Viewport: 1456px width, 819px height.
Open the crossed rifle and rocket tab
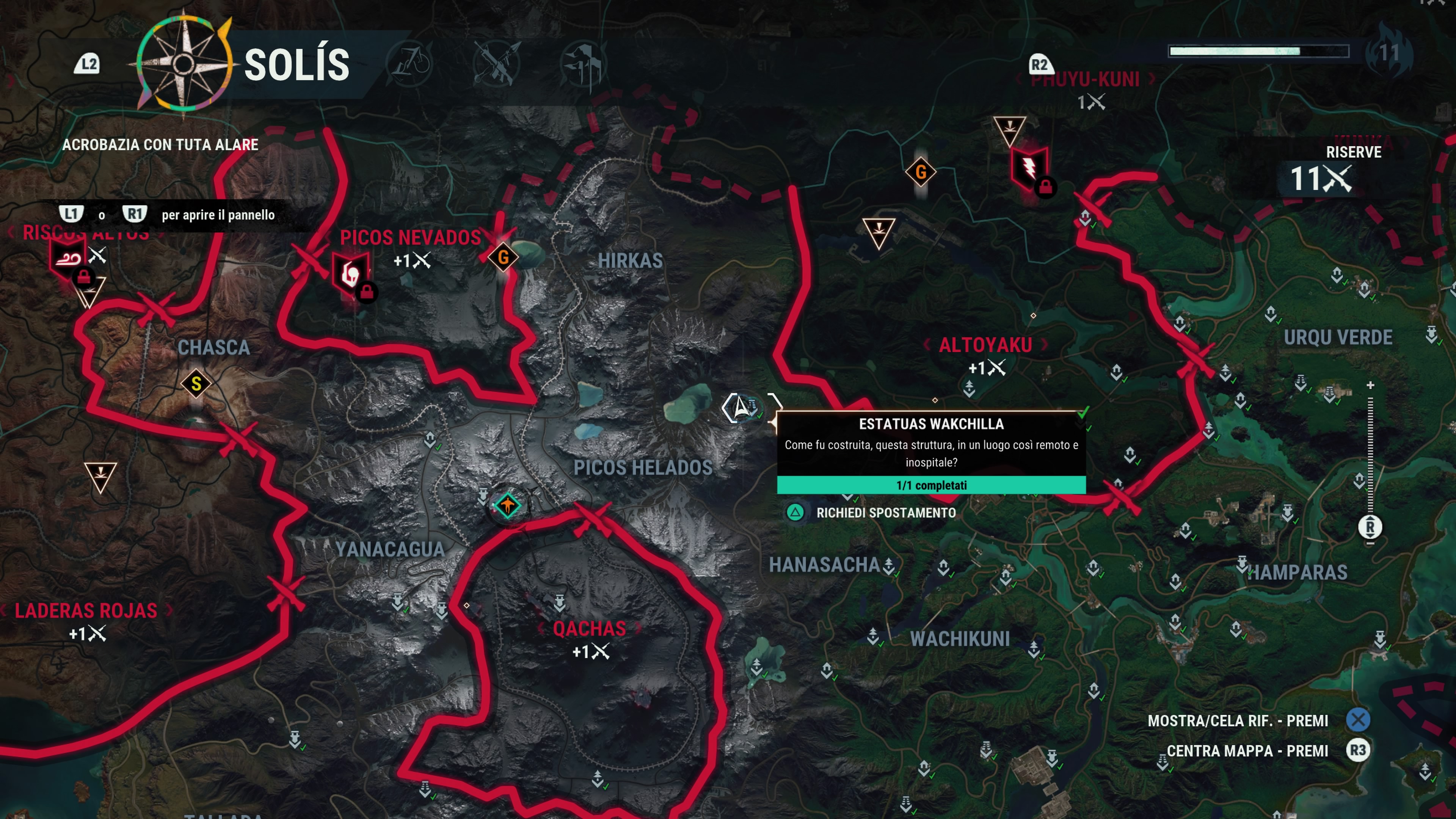(x=496, y=63)
